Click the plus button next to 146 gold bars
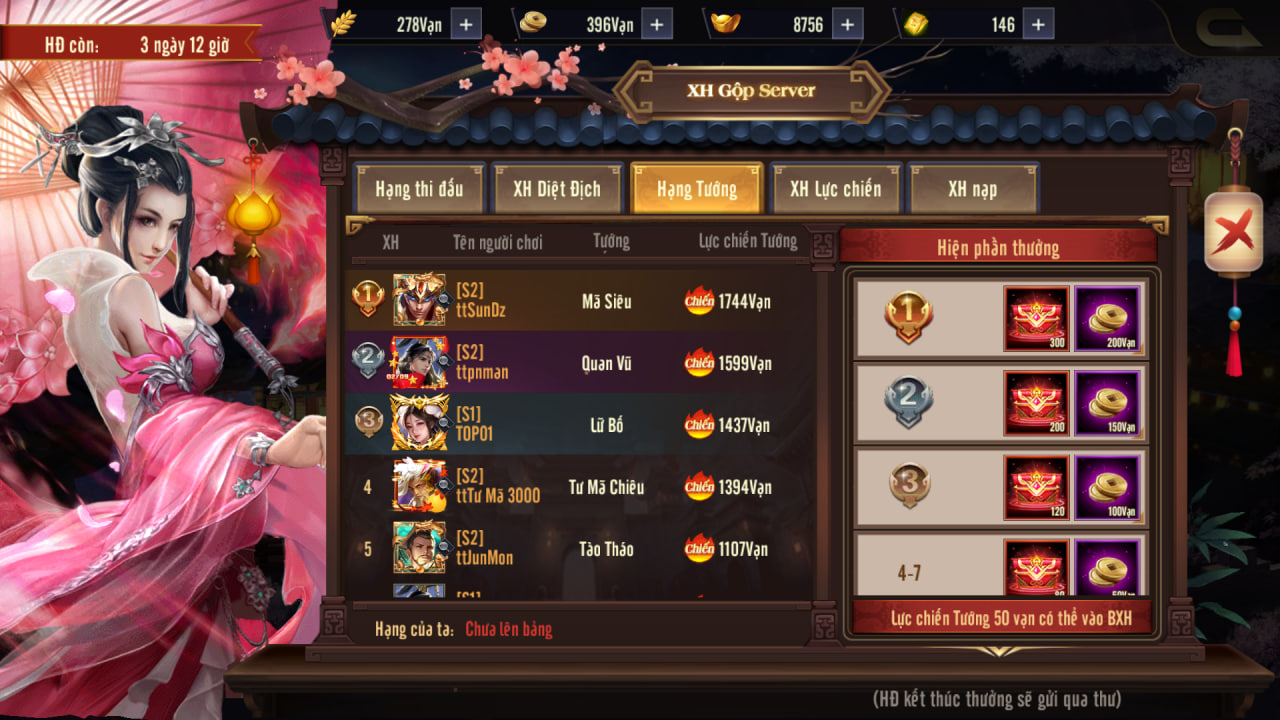 tap(1038, 24)
